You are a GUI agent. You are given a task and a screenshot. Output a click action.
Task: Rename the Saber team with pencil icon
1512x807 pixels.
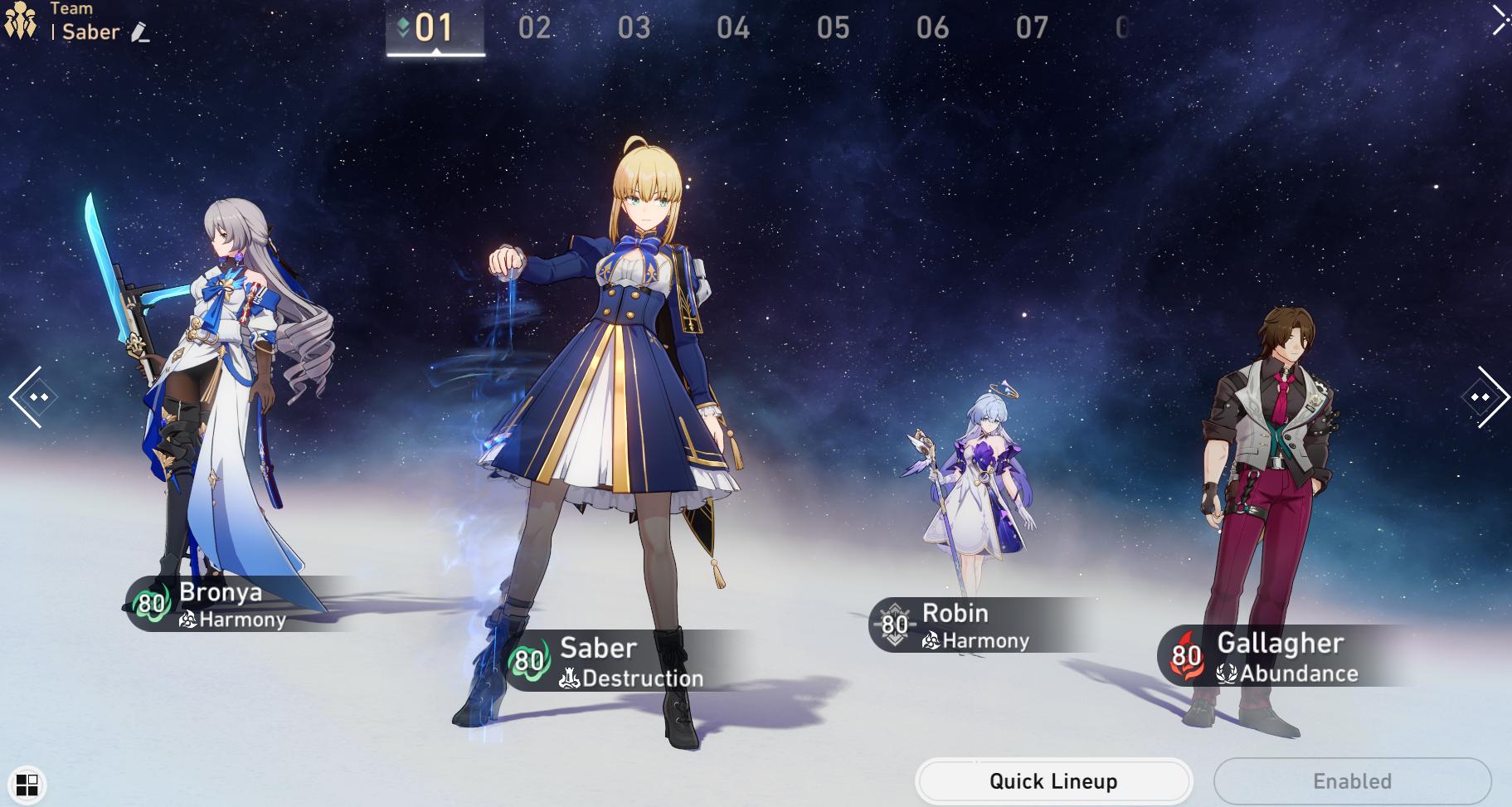click(x=141, y=33)
